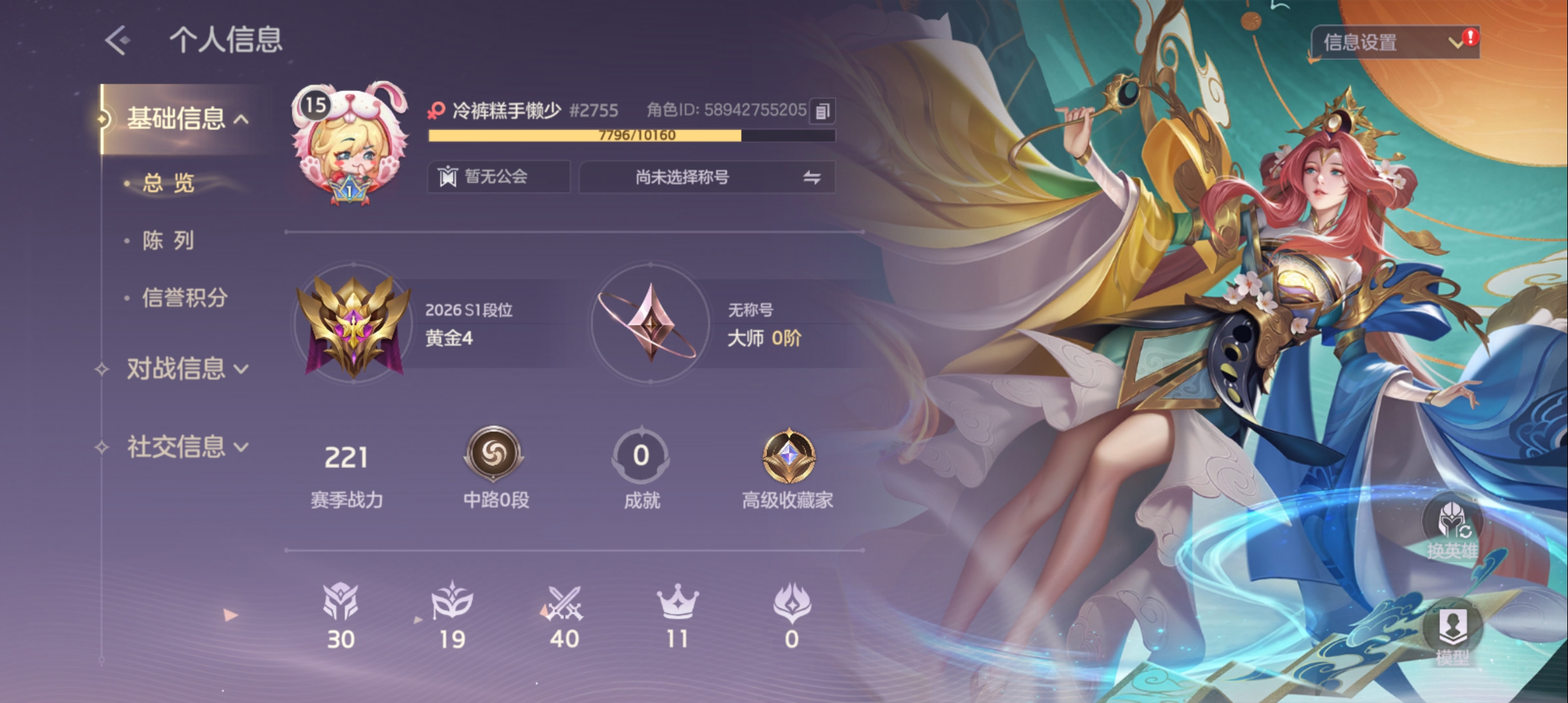Switch to the 陈列 display tab
The image size is (1568, 703).
[x=169, y=241]
